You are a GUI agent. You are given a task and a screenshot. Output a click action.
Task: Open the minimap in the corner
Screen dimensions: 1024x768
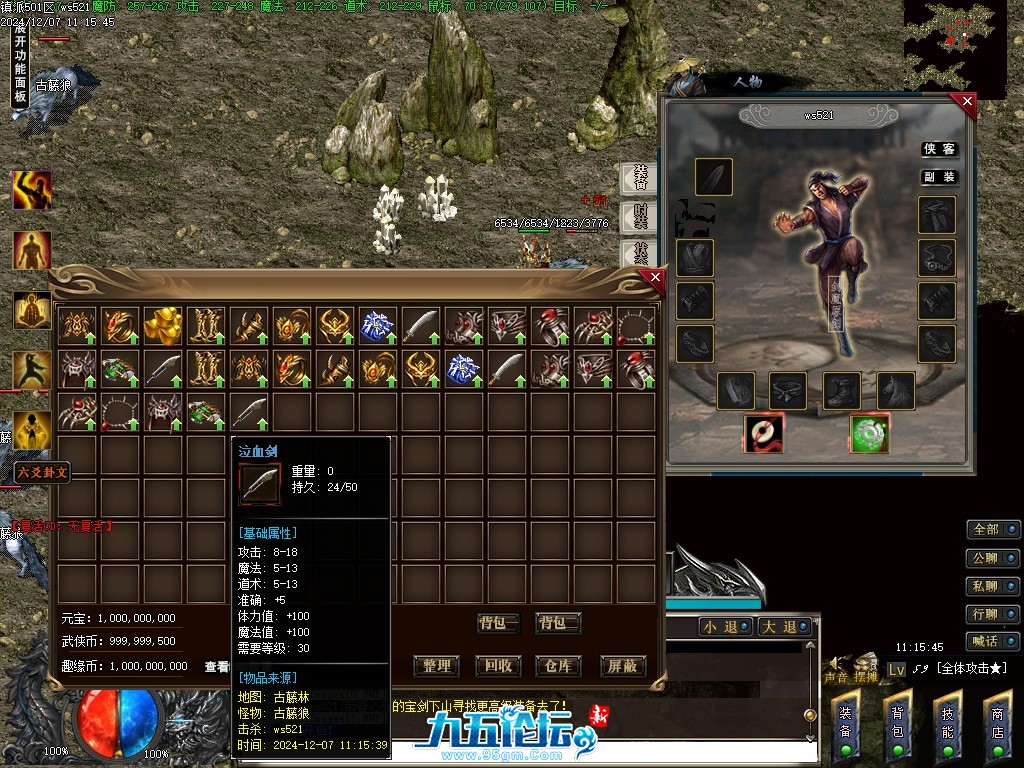(955, 47)
